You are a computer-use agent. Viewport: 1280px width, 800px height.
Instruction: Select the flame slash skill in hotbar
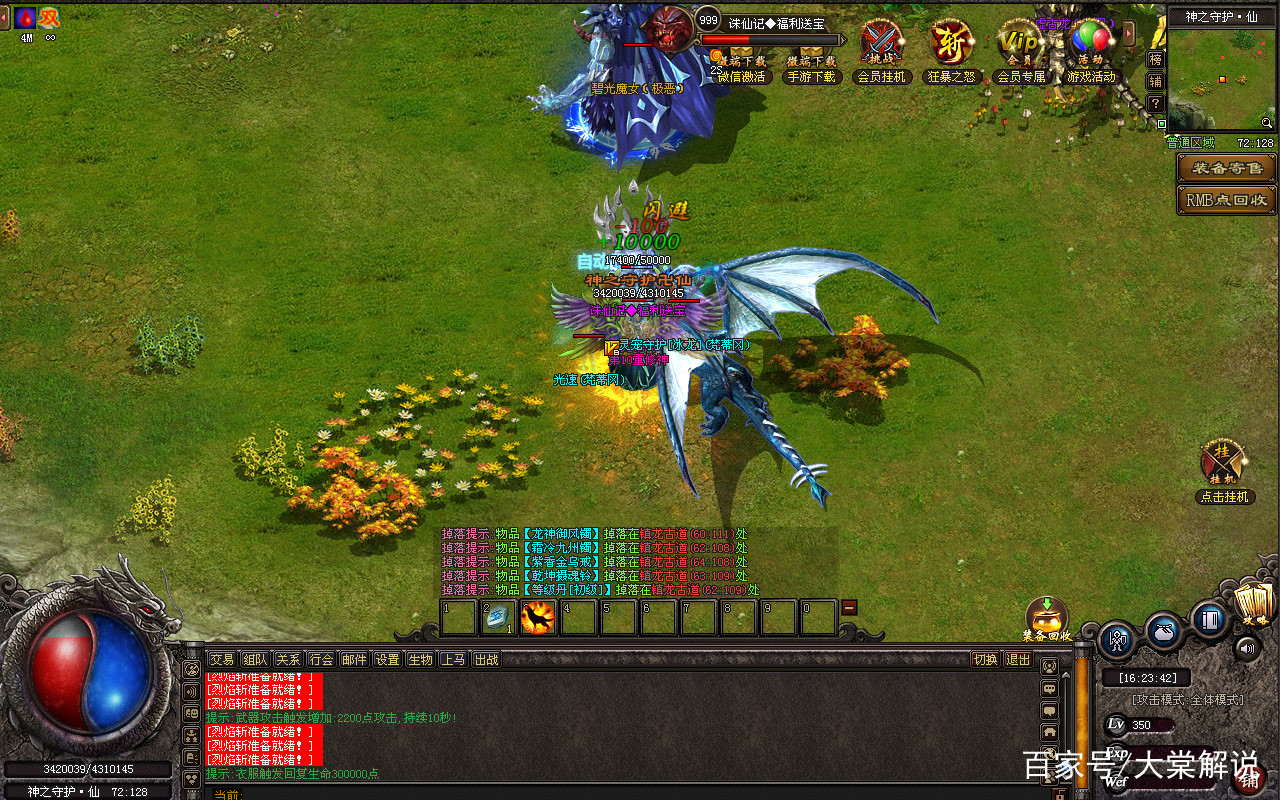[x=538, y=618]
